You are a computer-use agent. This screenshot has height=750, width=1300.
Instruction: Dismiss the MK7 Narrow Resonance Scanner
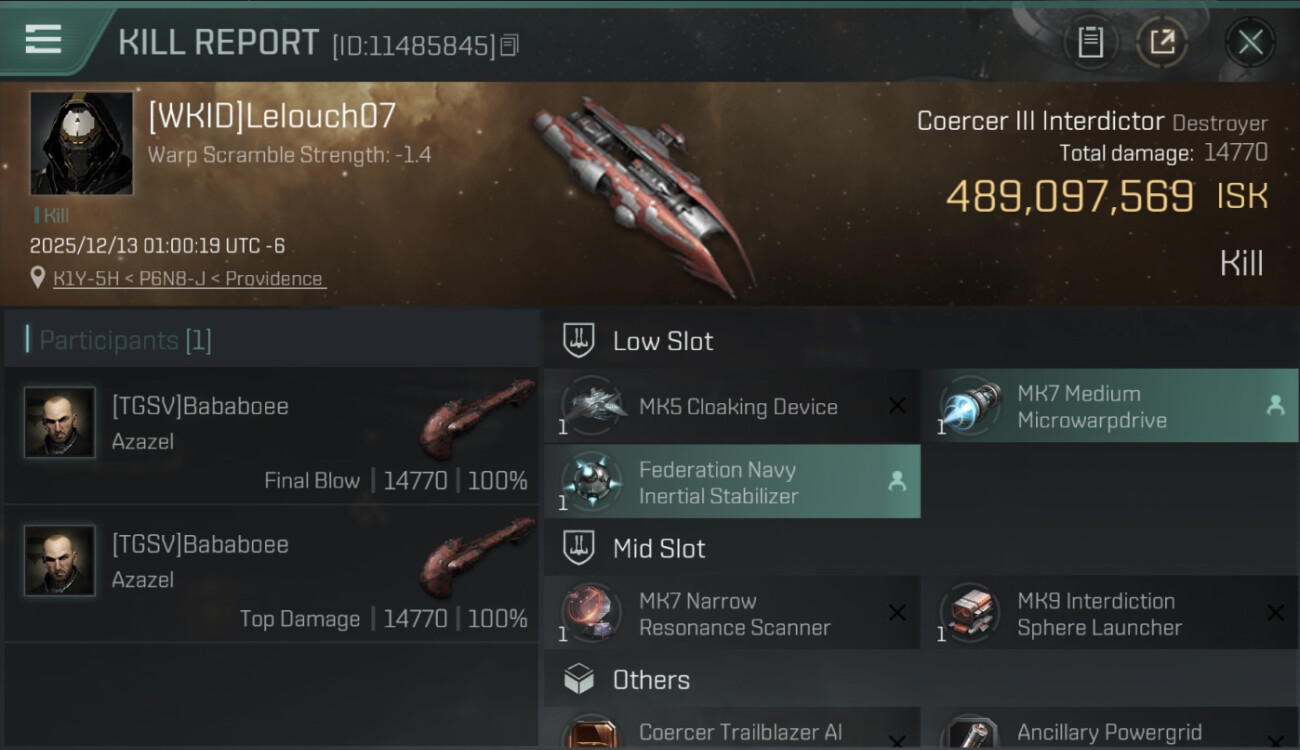click(896, 613)
